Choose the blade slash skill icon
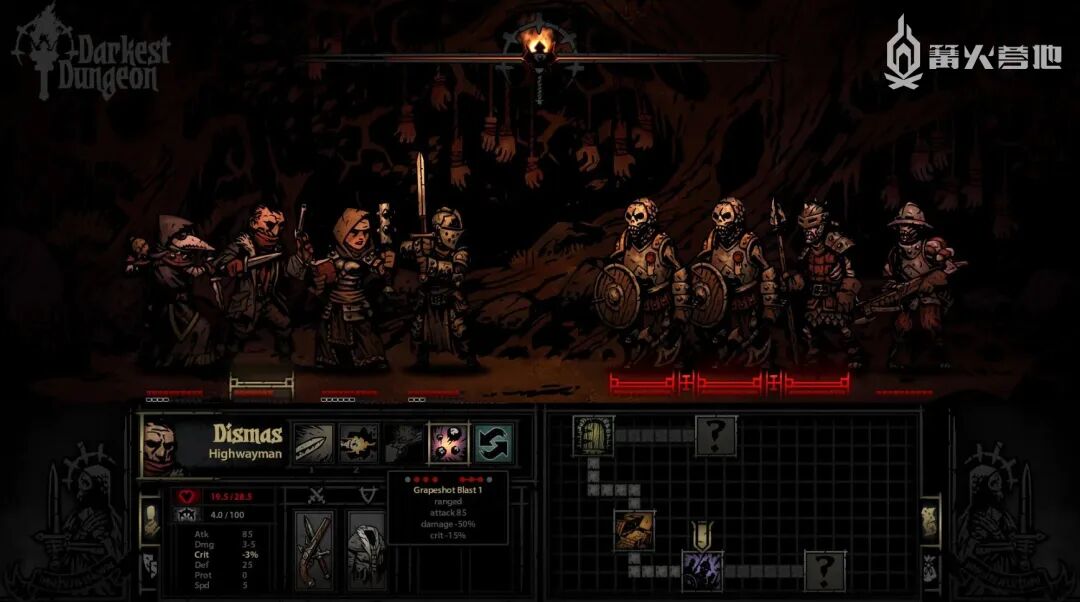The image size is (1080, 602). pos(313,442)
